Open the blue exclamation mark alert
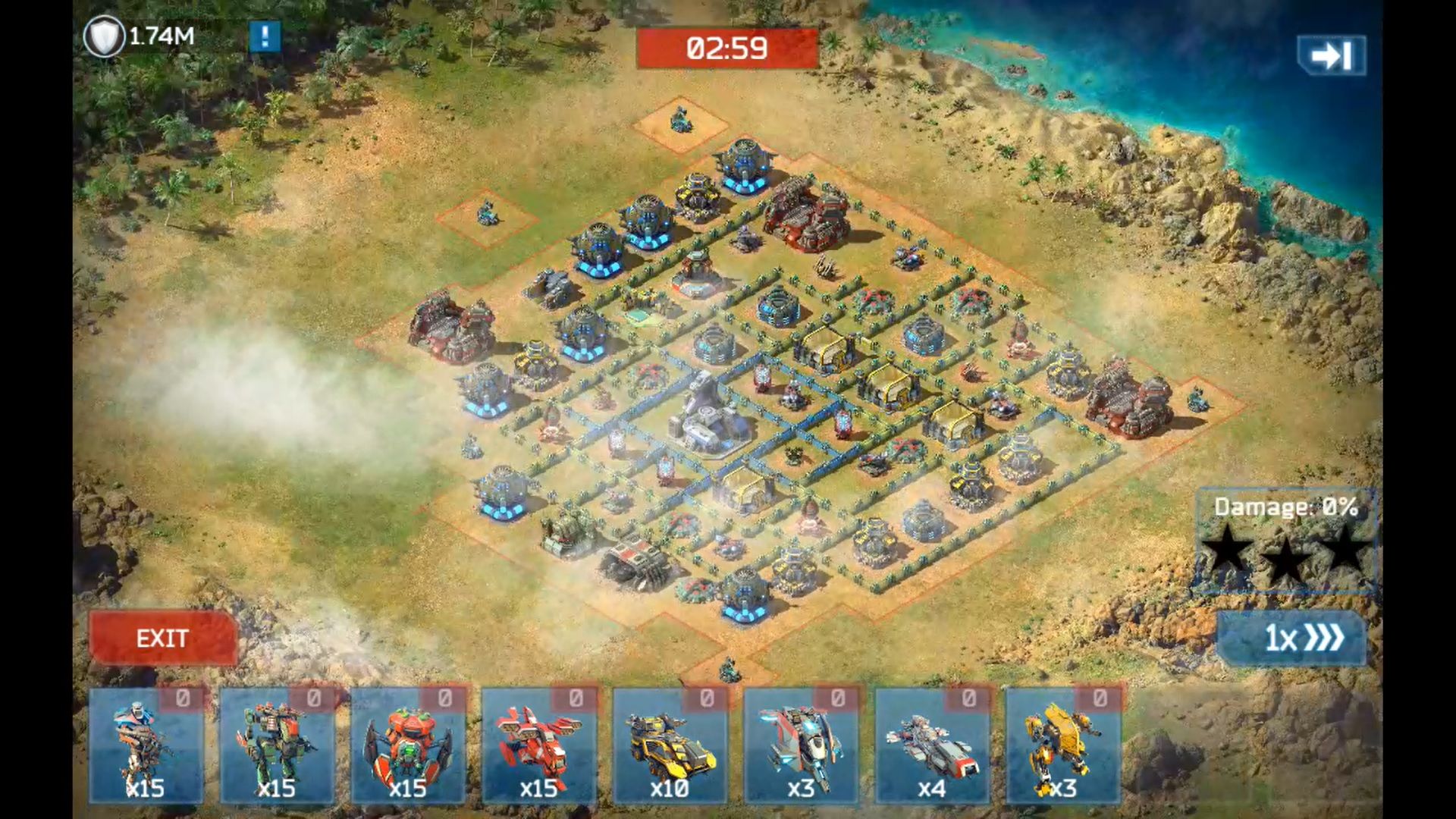Screen dimensions: 1456x819 [x=265, y=36]
